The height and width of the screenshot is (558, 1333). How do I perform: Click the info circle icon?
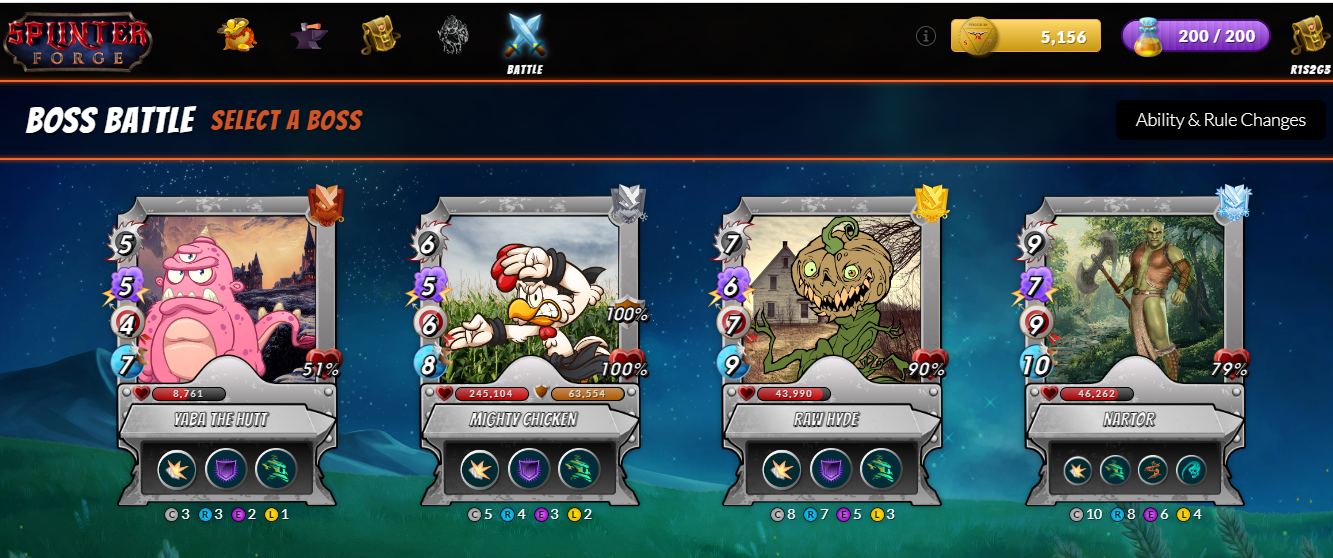(926, 36)
